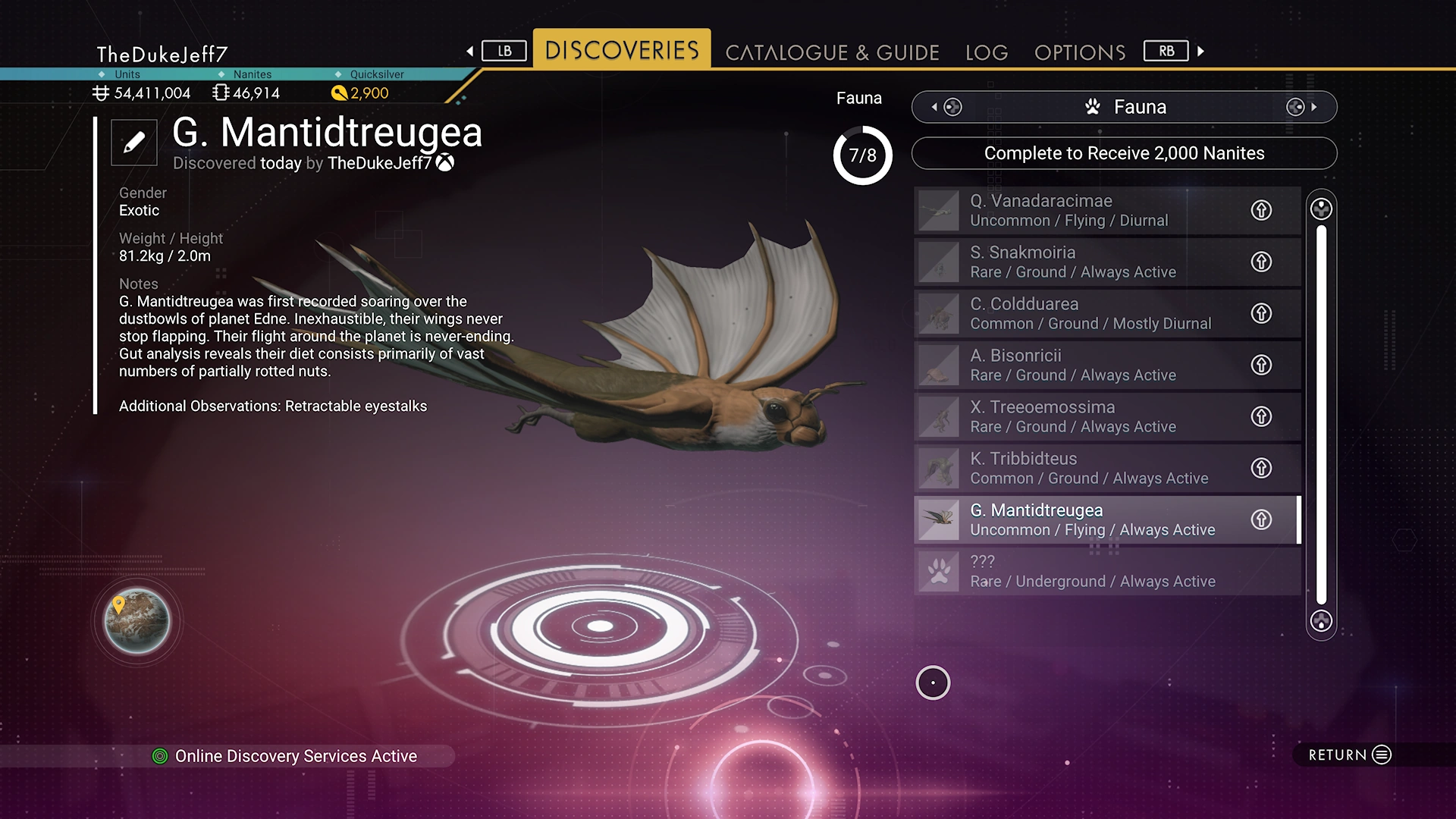Pick the K. Tribbidteus fauna row

[1084, 468]
